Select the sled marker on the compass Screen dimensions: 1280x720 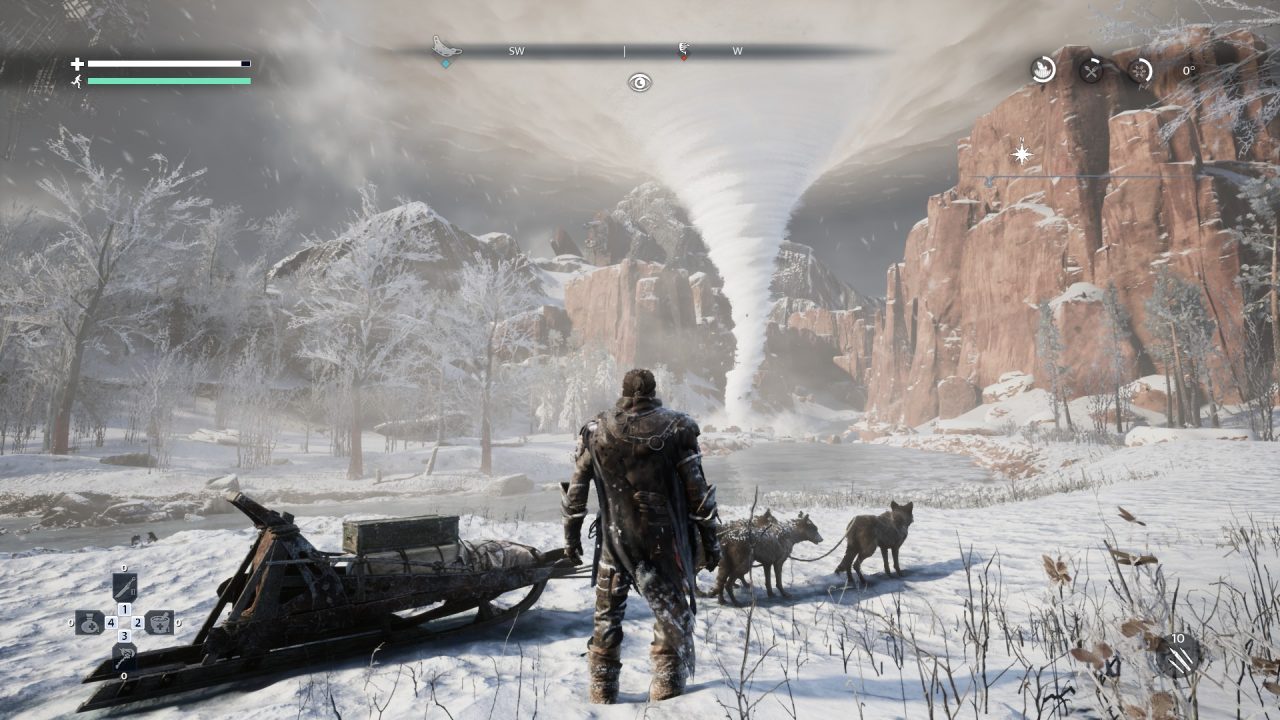446,48
